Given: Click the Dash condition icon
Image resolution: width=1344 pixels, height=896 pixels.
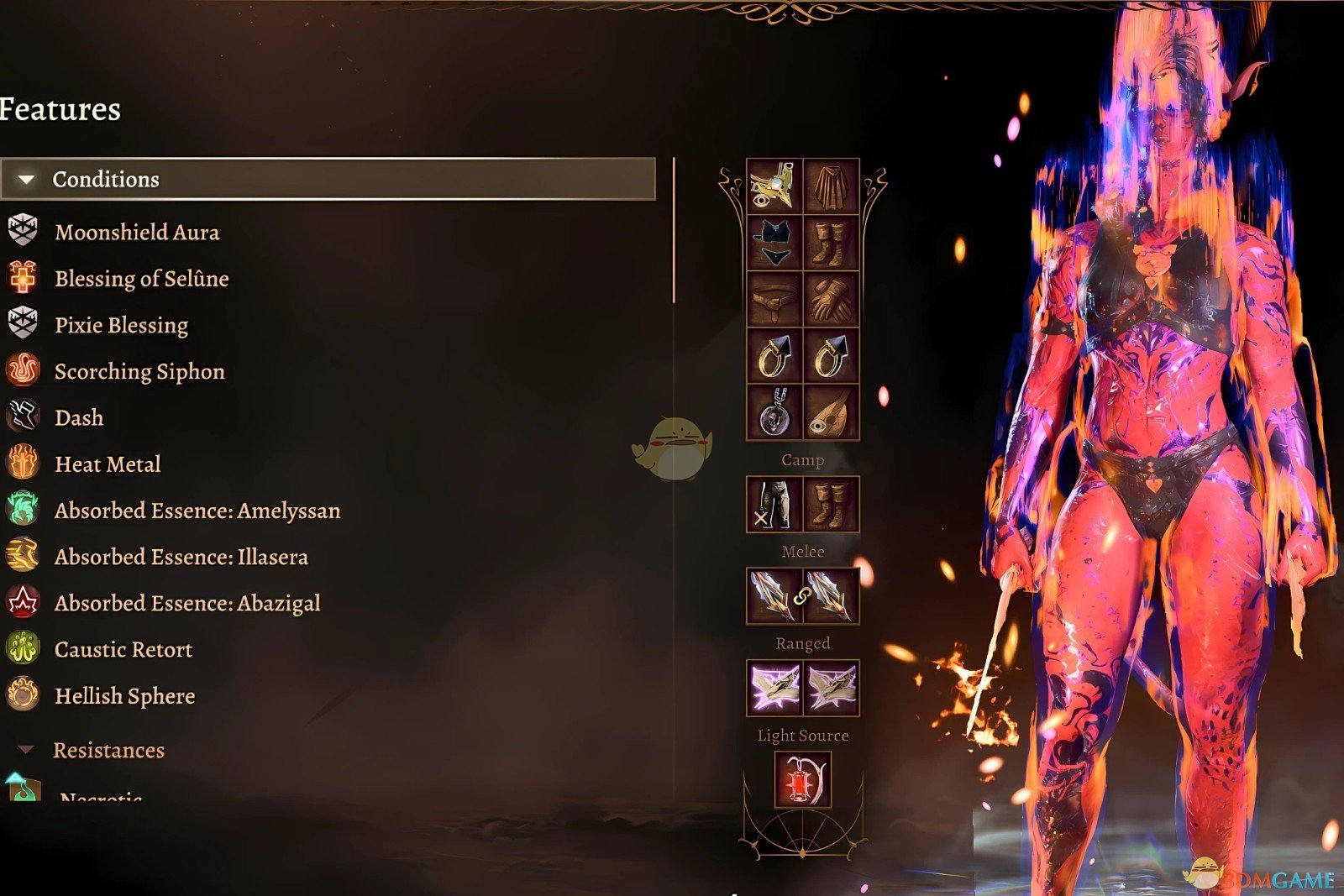Looking at the screenshot, I should click(x=23, y=417).
